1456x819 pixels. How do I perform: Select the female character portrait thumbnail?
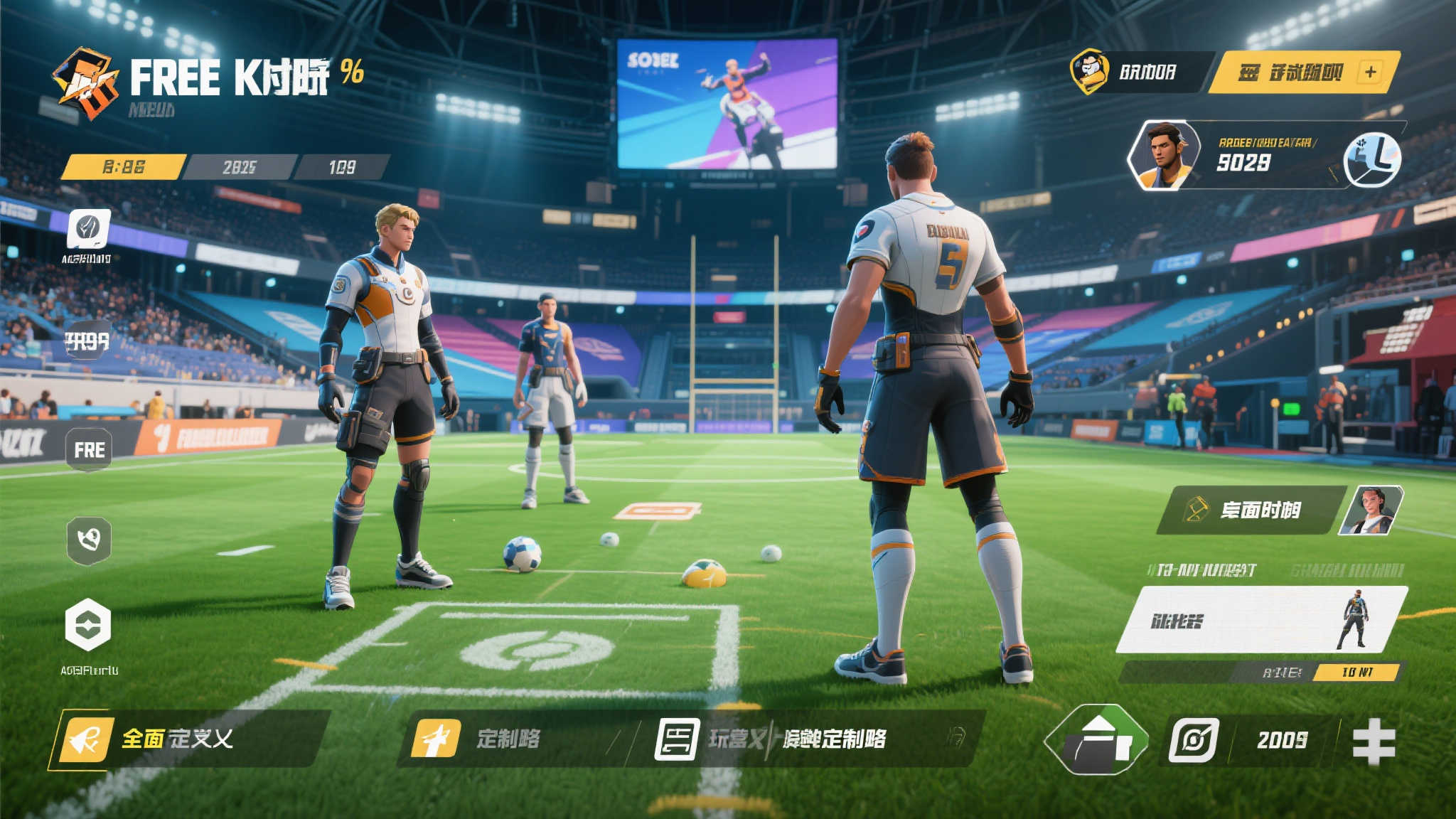tap(1371, 510)
